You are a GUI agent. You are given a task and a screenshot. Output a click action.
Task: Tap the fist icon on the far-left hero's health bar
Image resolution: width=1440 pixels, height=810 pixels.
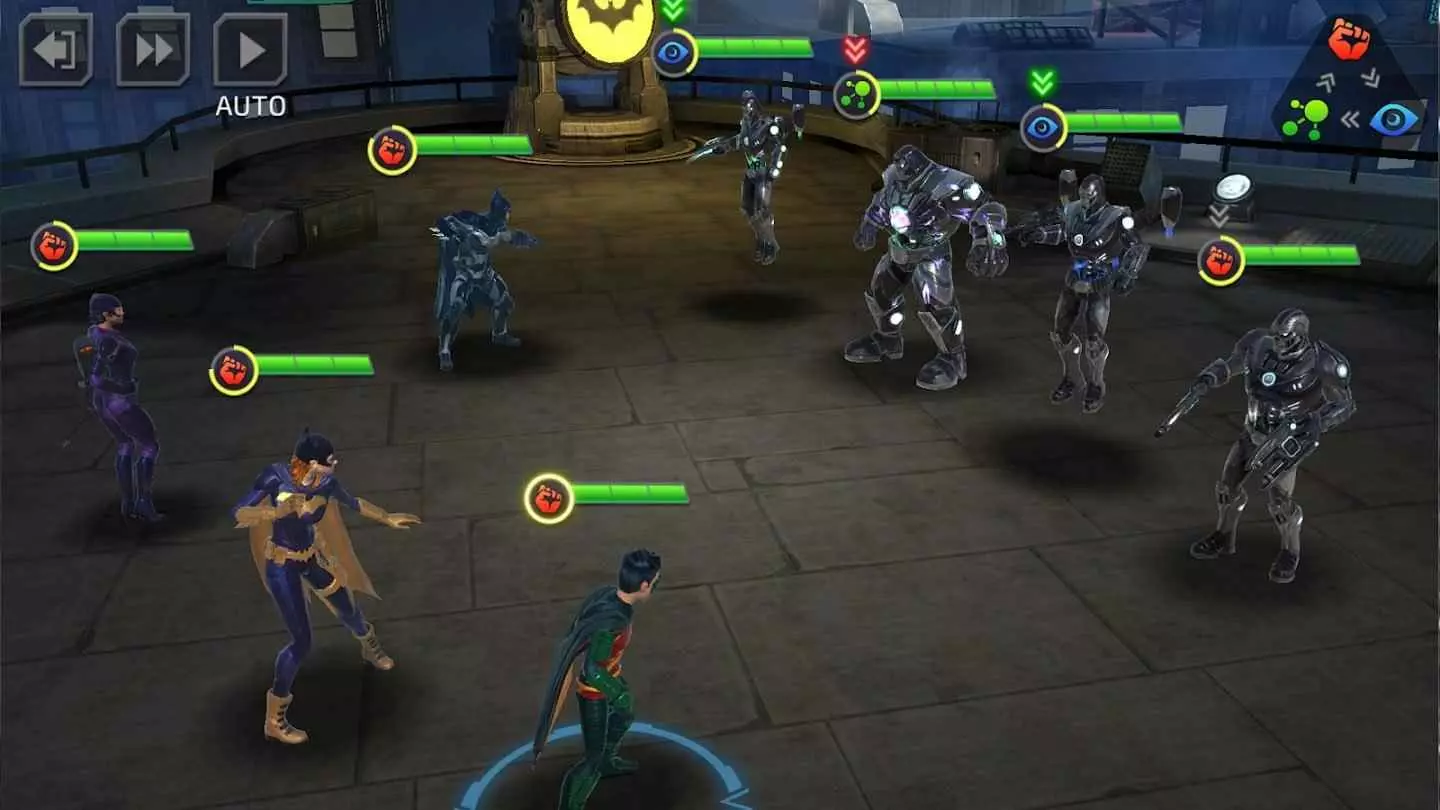[x=55, y=245]
